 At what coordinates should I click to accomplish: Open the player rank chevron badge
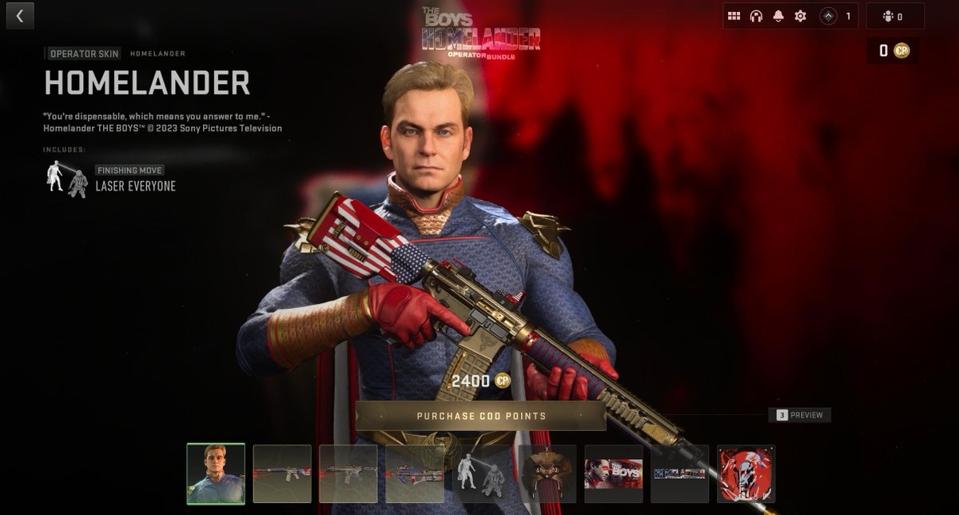(x=829, y=16)
